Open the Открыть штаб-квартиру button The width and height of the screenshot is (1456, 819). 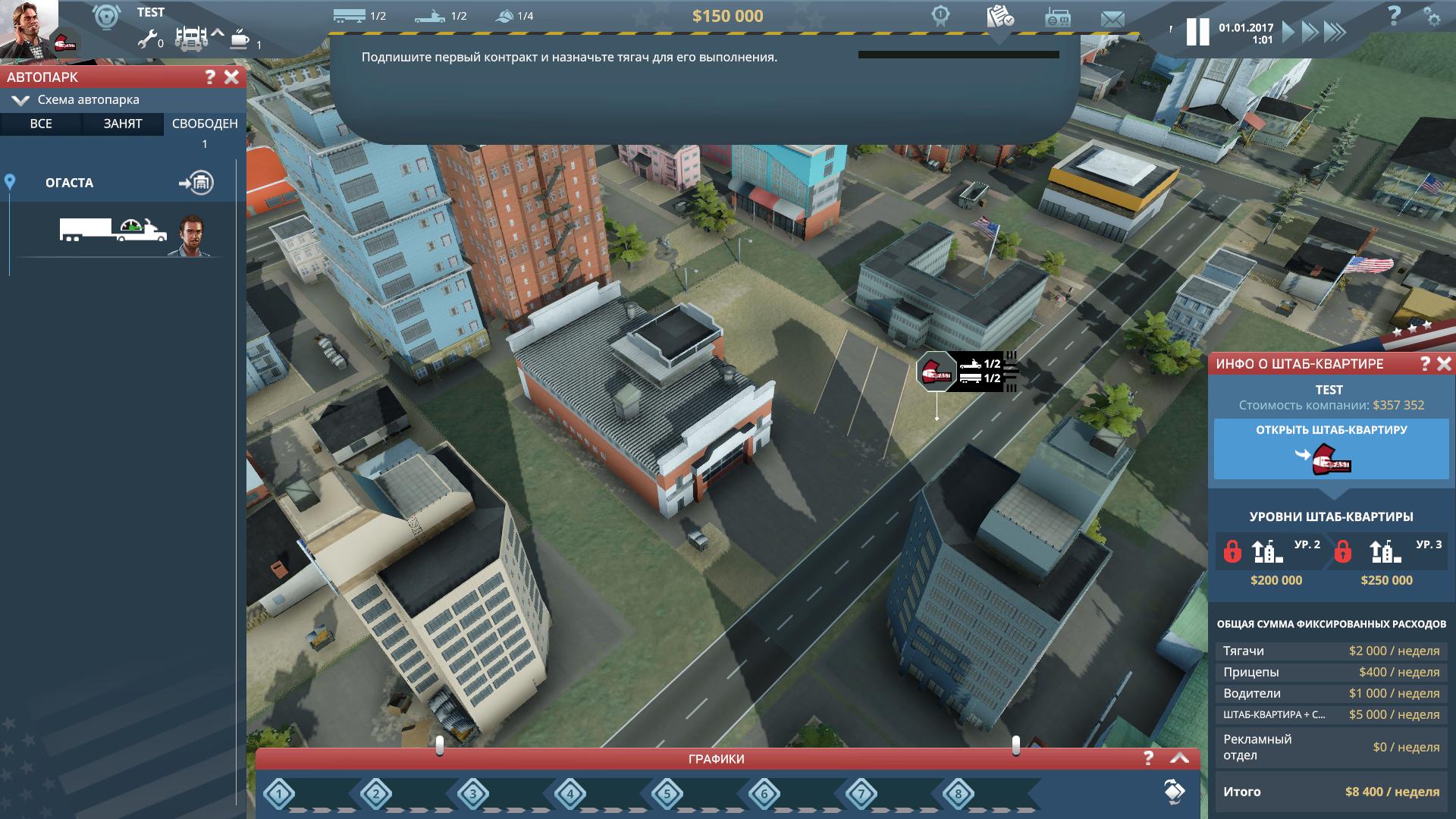point(1331,450)
